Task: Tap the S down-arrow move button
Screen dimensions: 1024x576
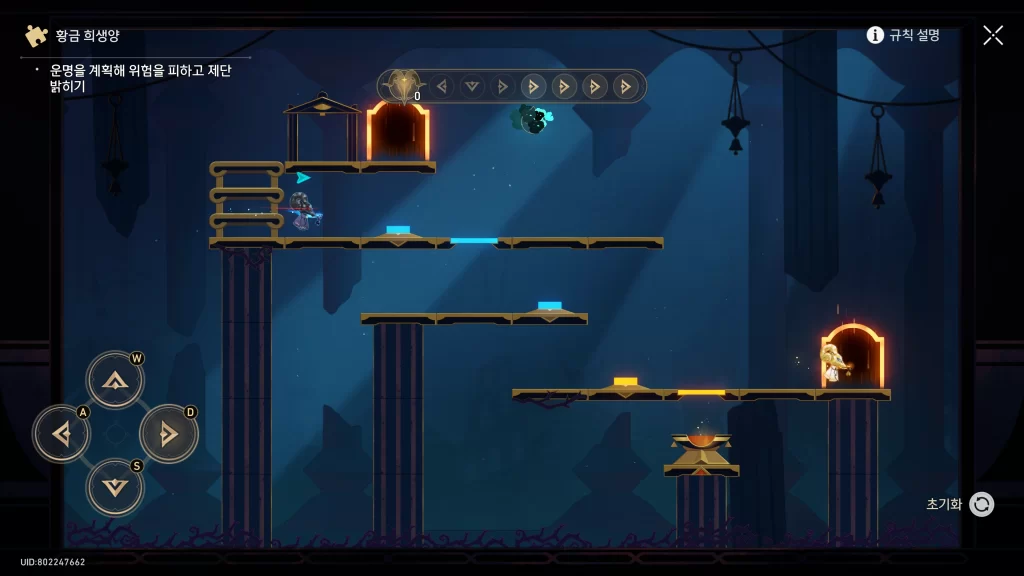Action: click(116, 487)
